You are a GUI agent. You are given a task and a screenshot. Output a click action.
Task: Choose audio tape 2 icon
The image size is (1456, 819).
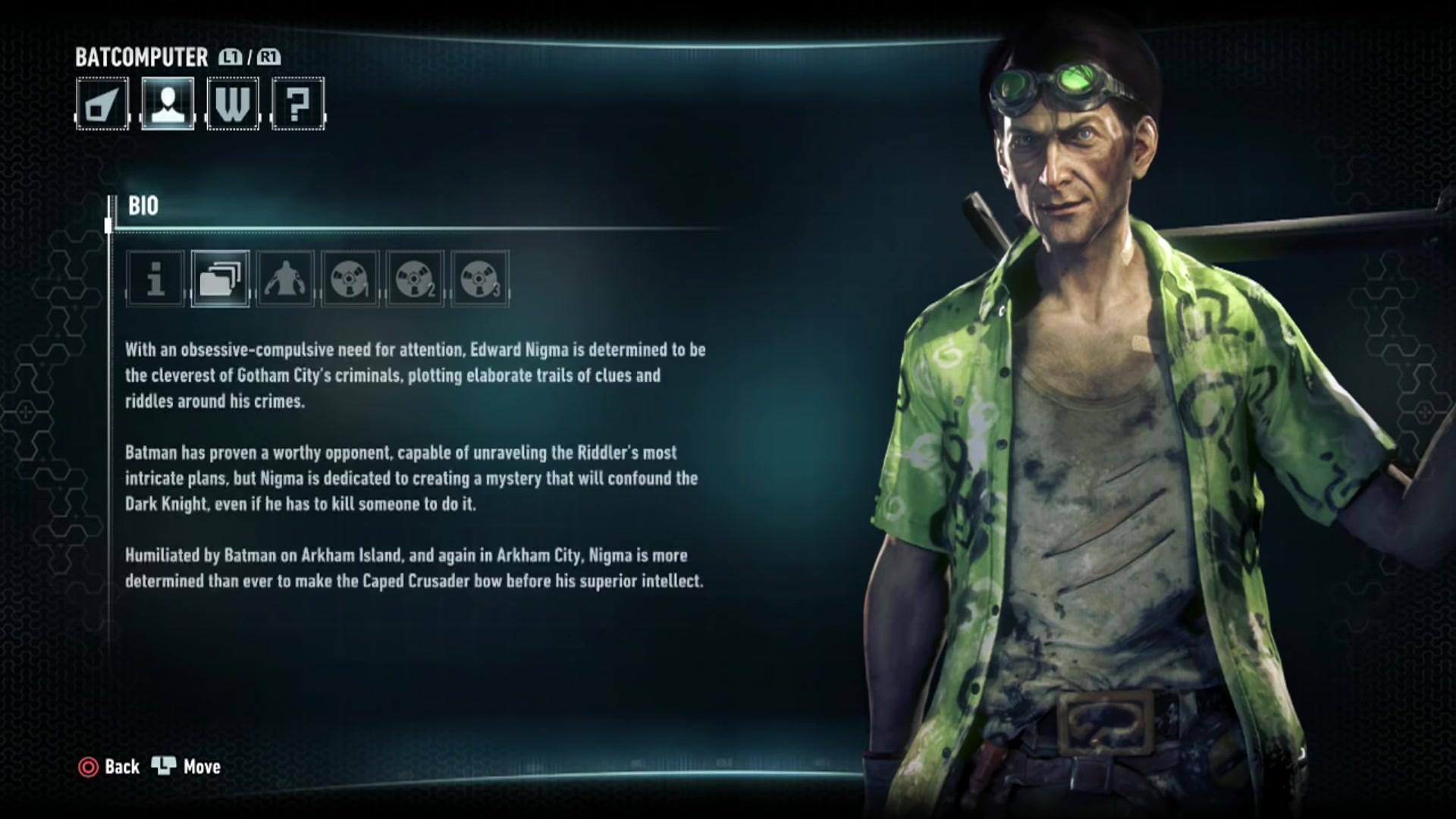[x=415, y=278]
